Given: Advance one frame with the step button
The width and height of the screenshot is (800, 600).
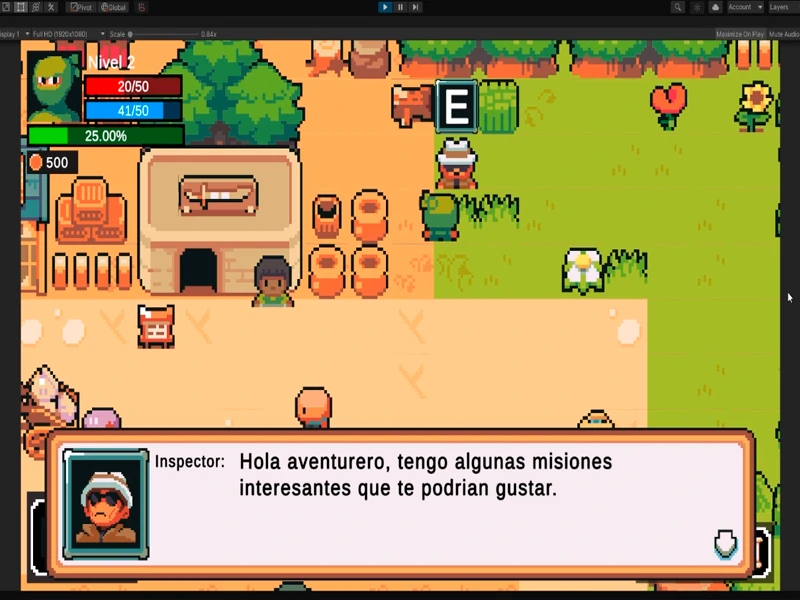Looking at the screenshot, I should [x=415, y=7].
